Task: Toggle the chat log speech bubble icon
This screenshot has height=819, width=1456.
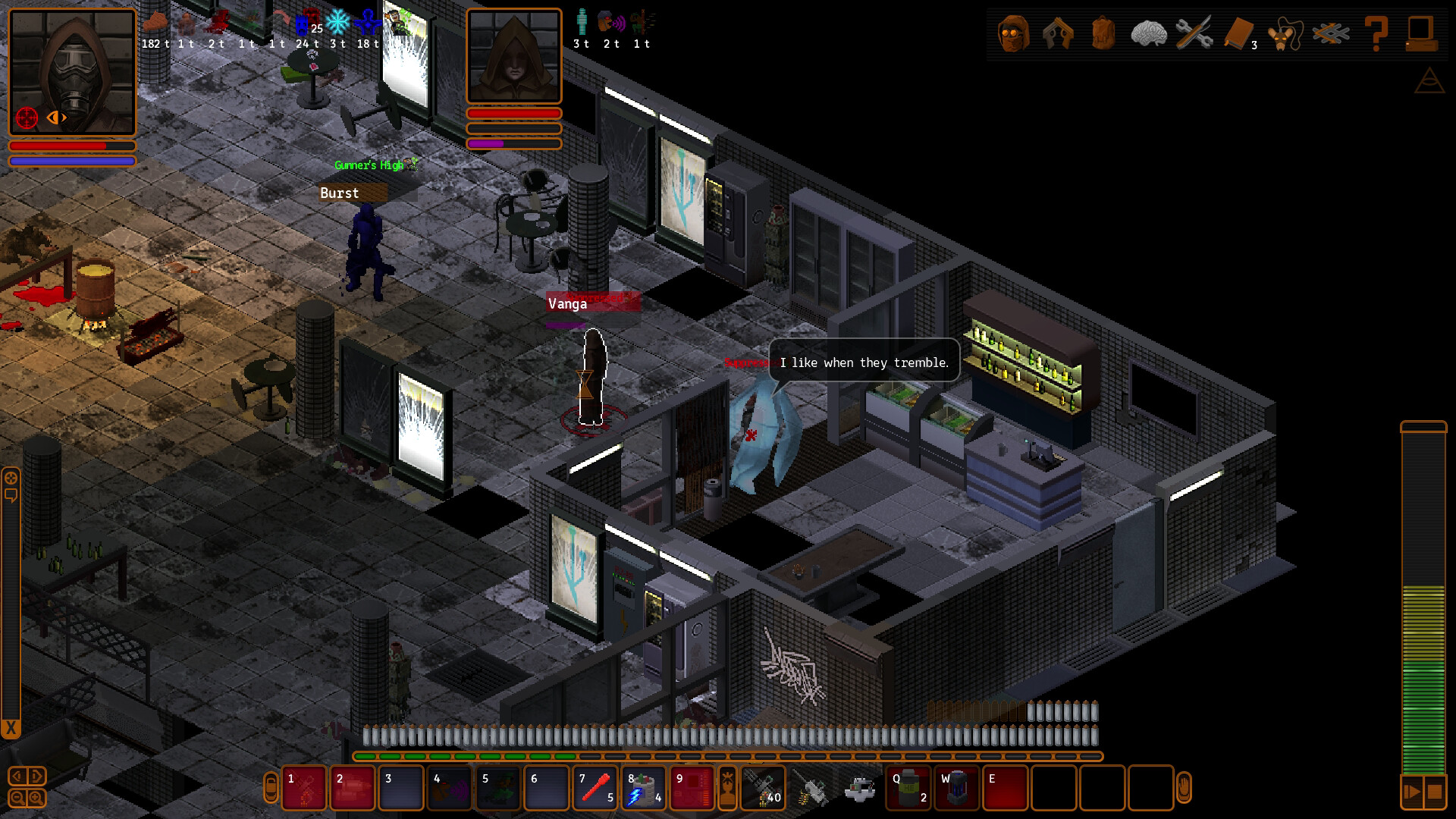Action: (11, 494)
